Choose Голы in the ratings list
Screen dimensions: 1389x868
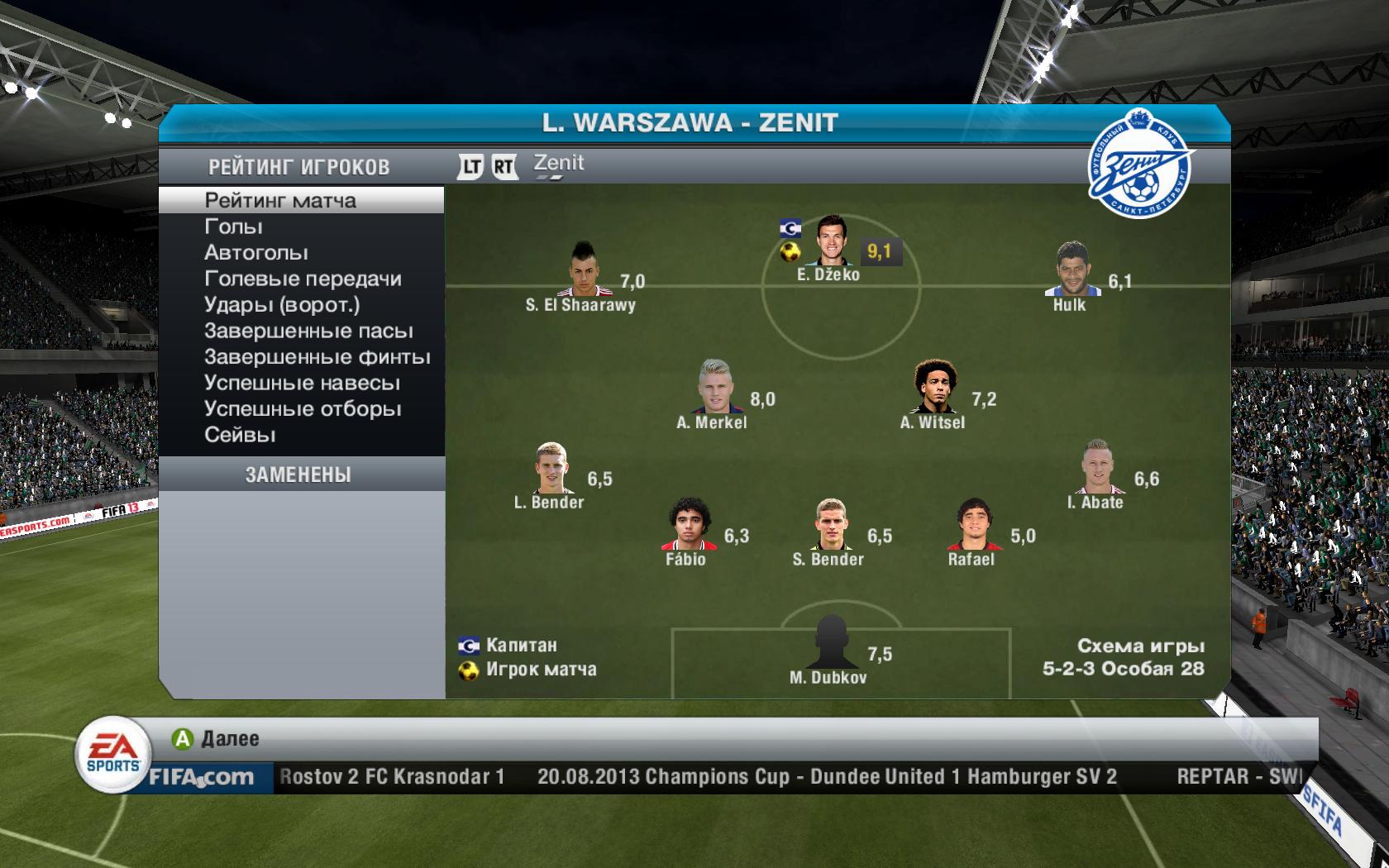[234, 227]
